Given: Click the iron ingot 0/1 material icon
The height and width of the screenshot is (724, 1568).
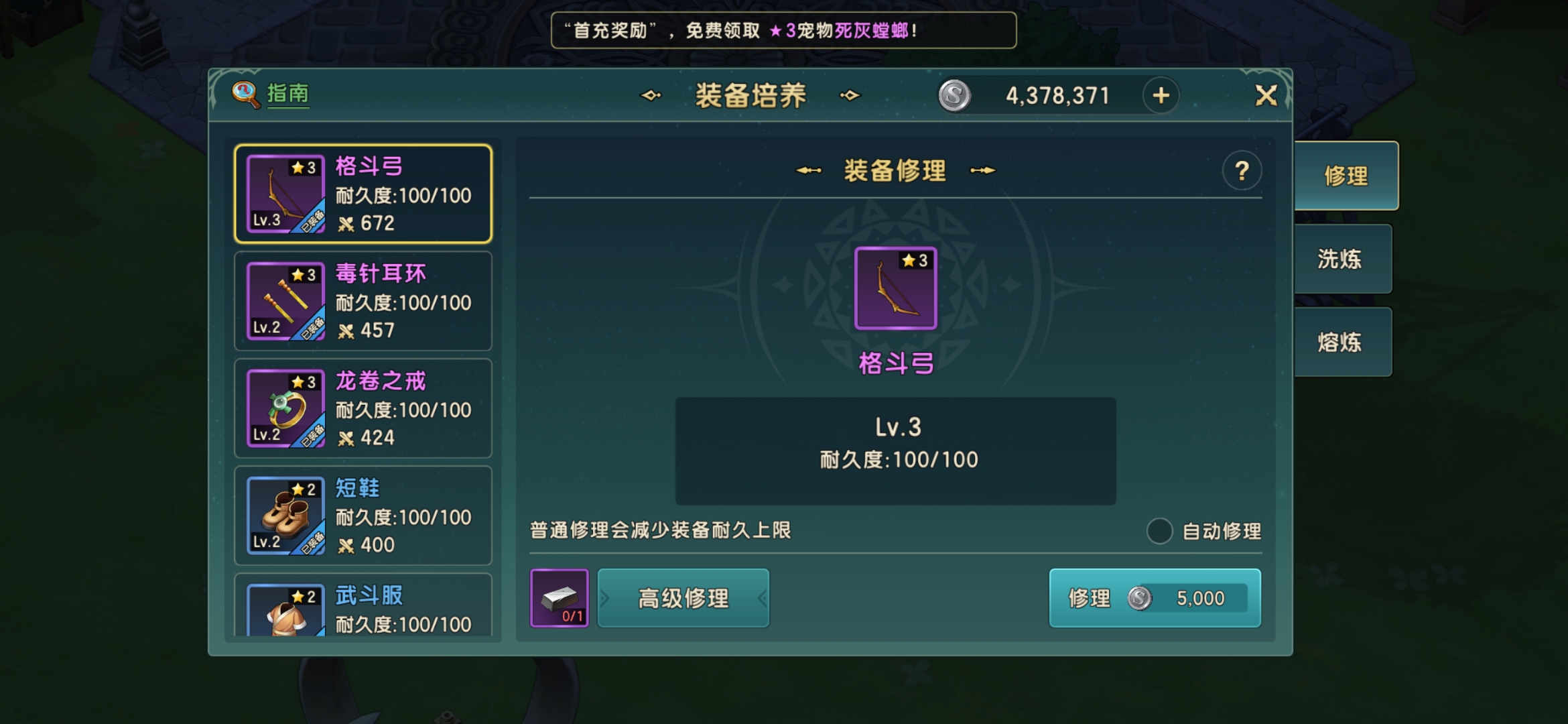Looking at the screenshot, I should tap(560, 599).
